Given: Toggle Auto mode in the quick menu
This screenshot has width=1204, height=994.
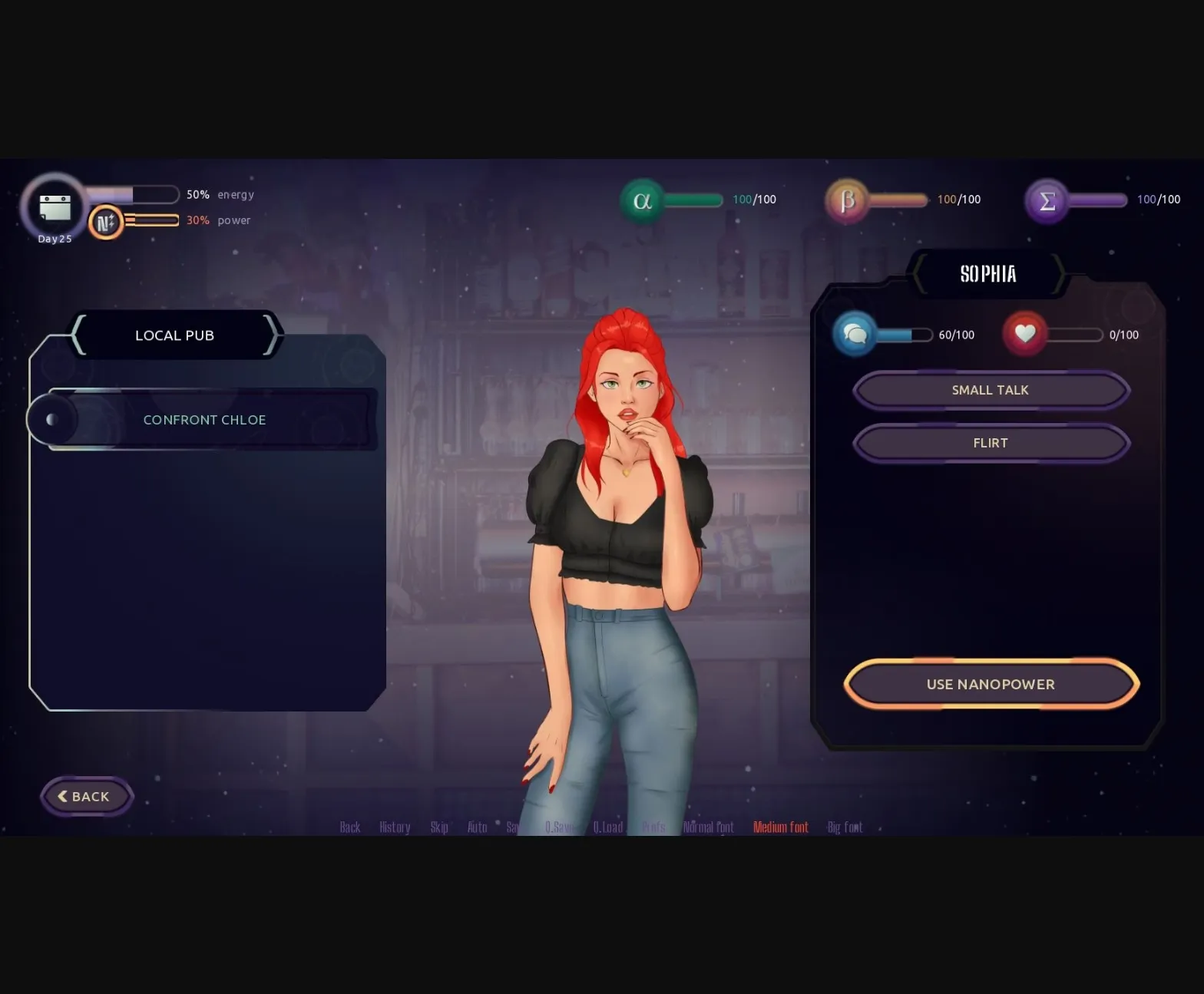Looking at the screenshot, I should [477, 827].
